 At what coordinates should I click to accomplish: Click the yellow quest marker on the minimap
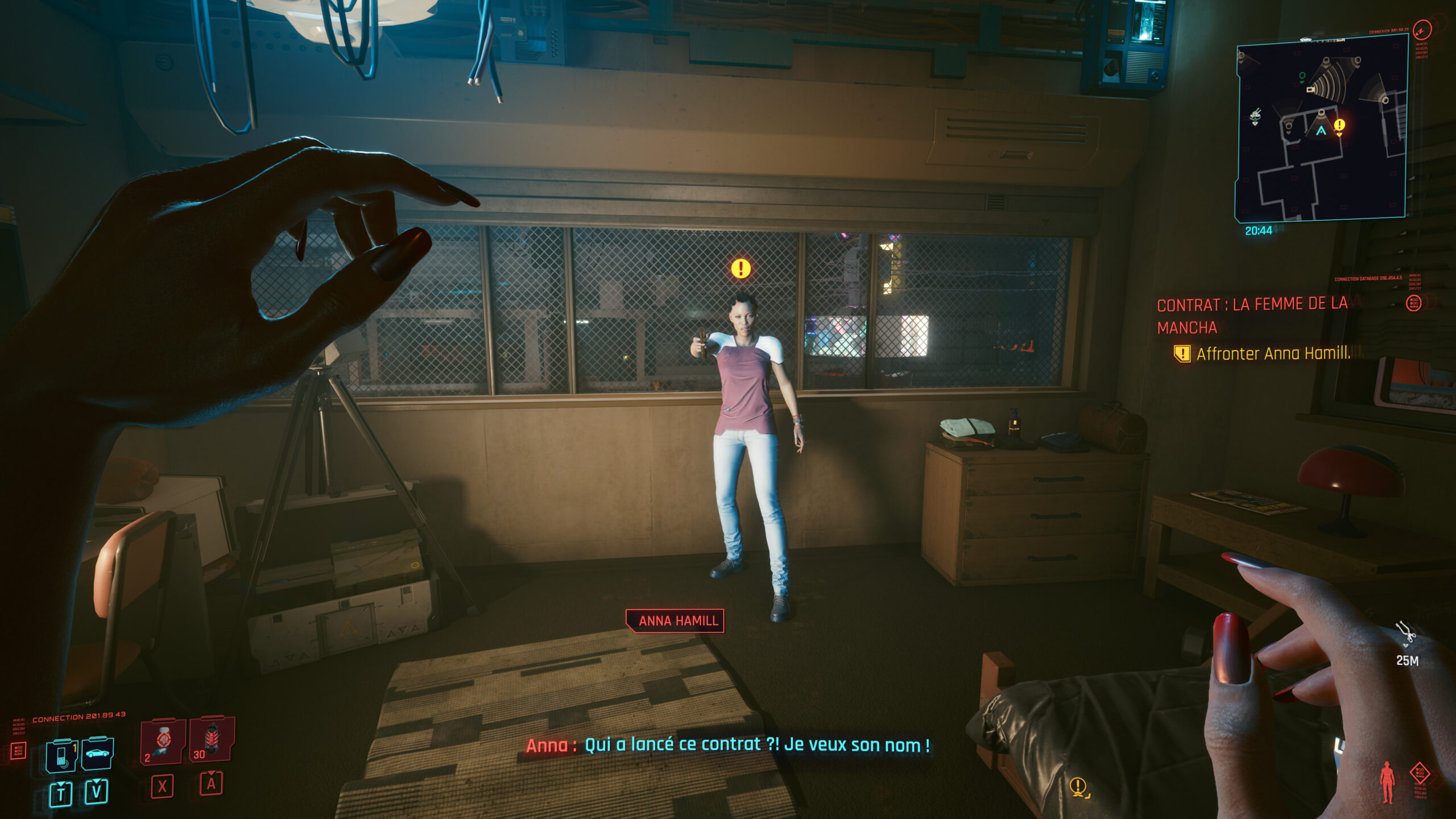pyautogui.click(x=1339, y=125)
